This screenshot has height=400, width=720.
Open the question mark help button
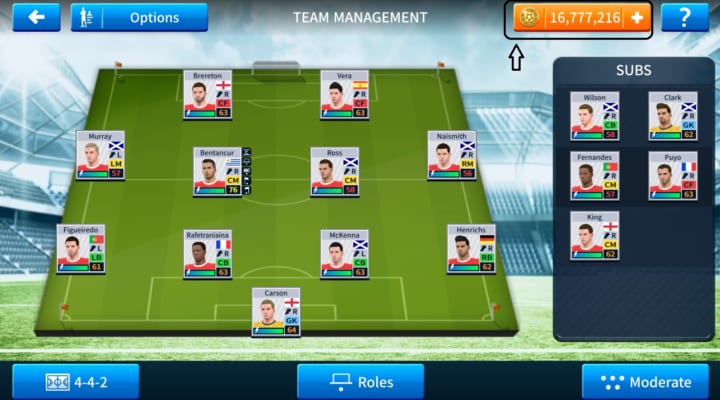[x=684, y=17]
